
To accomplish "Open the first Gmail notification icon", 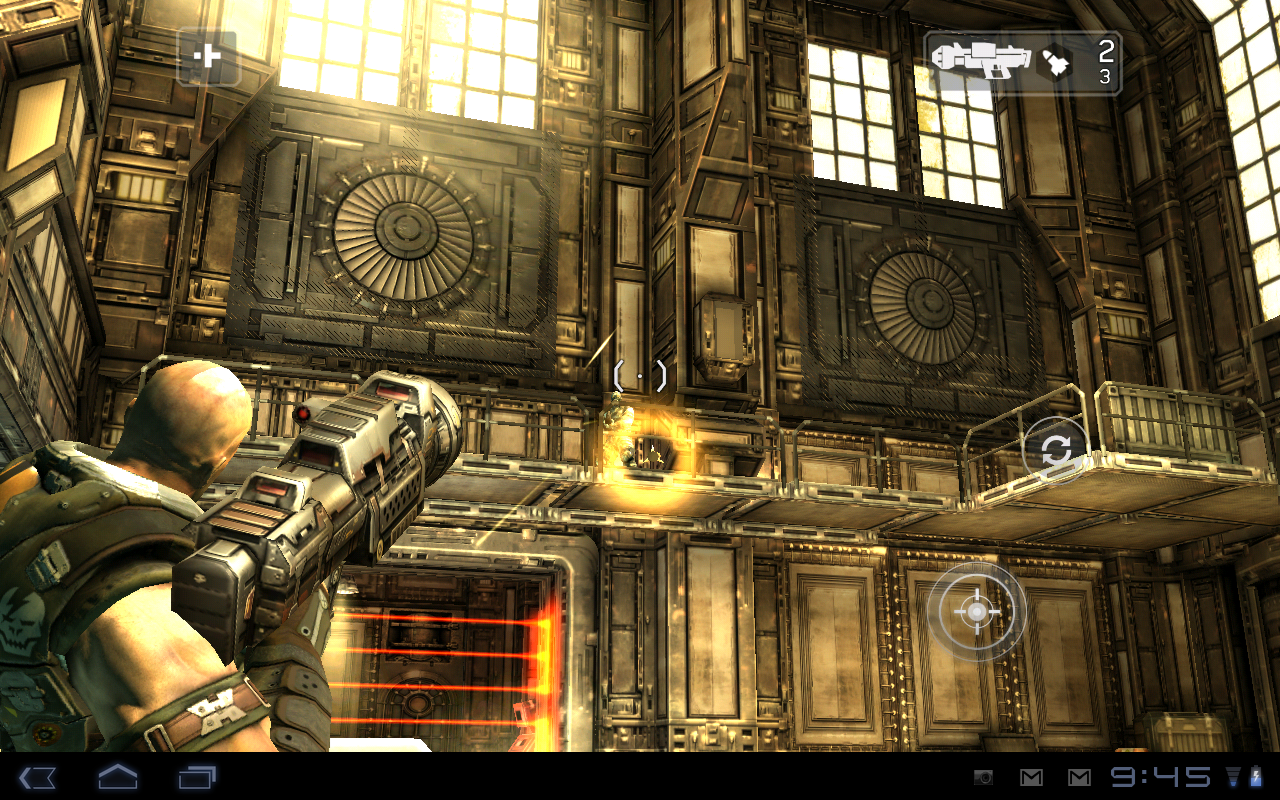I will coord(1031,775).
